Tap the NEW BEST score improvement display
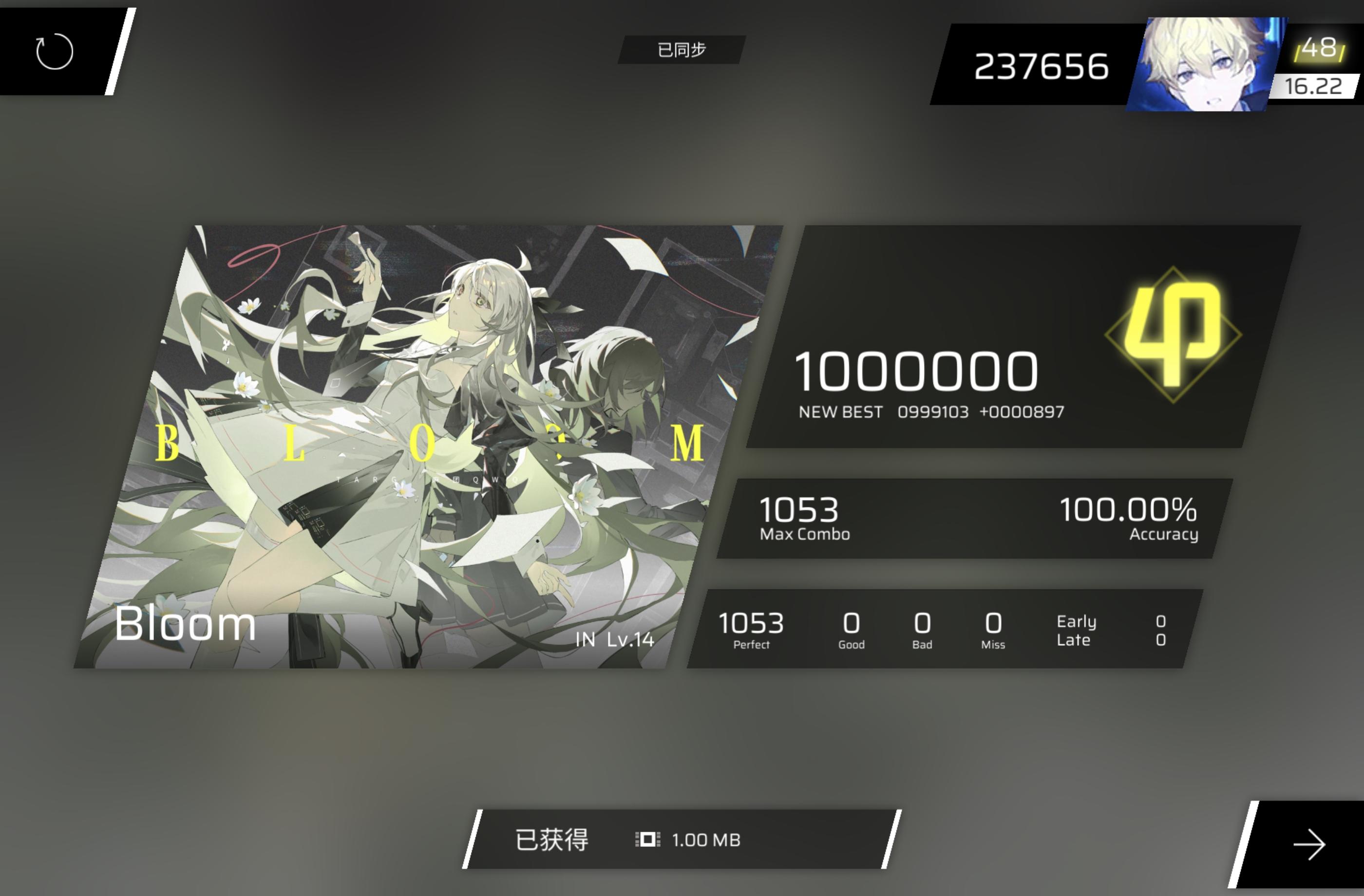The height and width of the screenshot is (896, 1364). [931, 411]
